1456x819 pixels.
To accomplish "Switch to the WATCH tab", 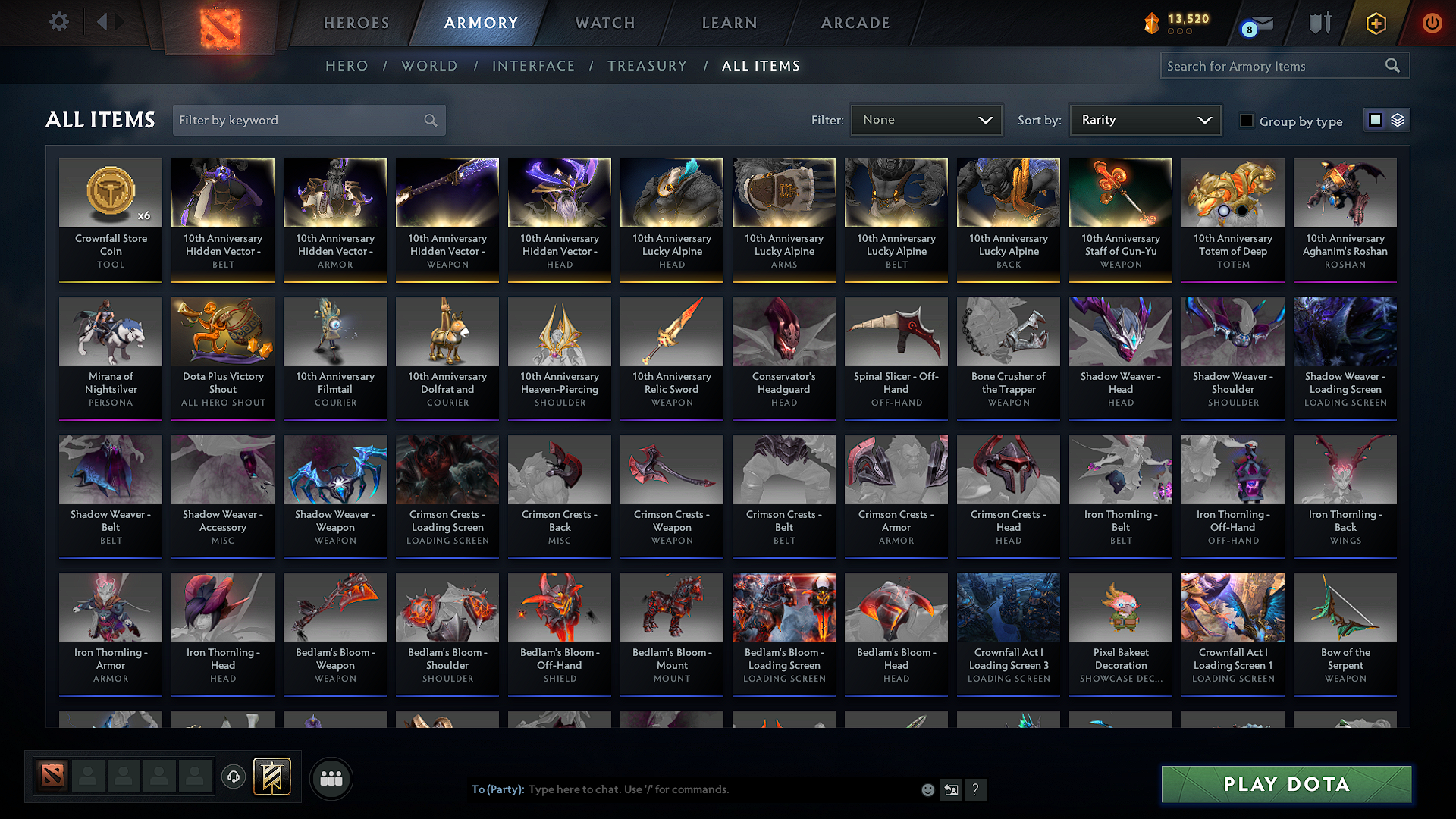I will point(603,23).
